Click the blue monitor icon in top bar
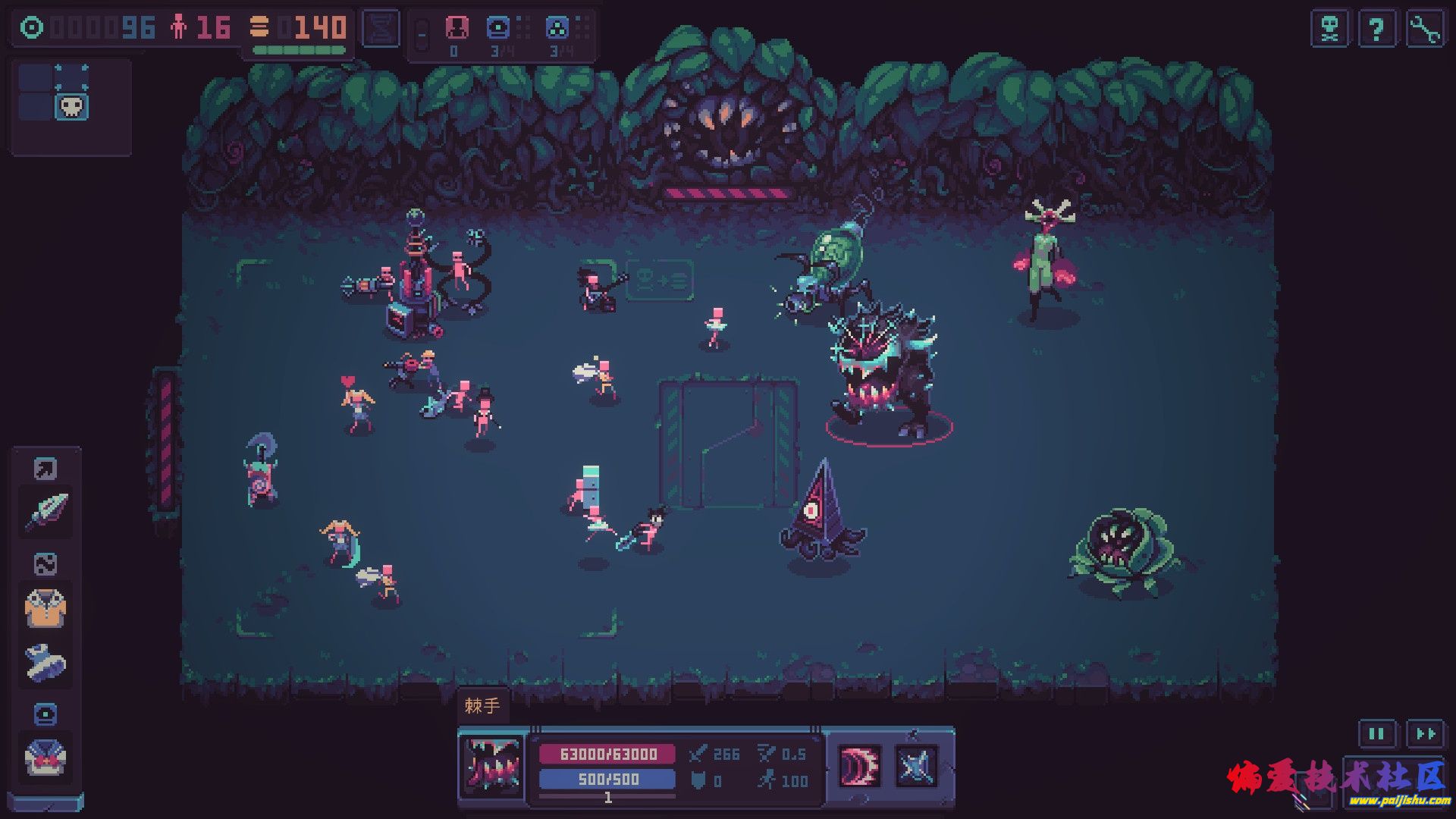1456x819 pixels. [498, 28]
